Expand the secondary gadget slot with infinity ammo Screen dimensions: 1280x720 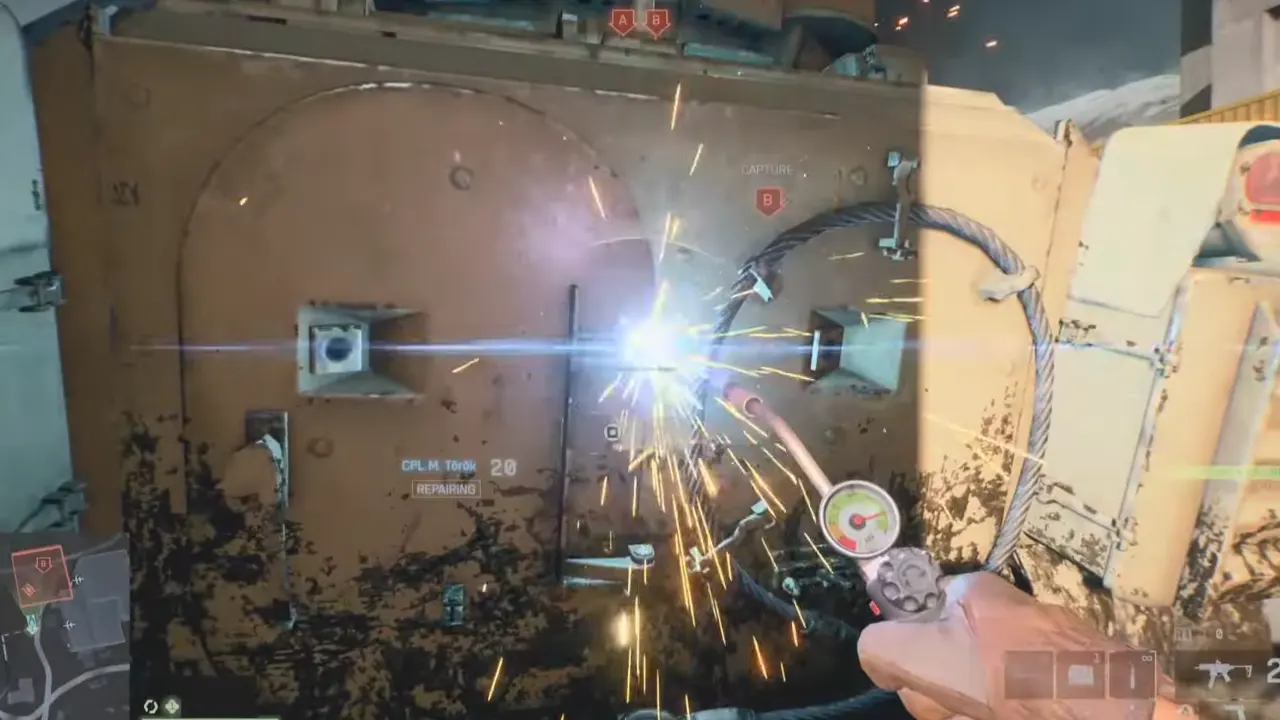1133,674
